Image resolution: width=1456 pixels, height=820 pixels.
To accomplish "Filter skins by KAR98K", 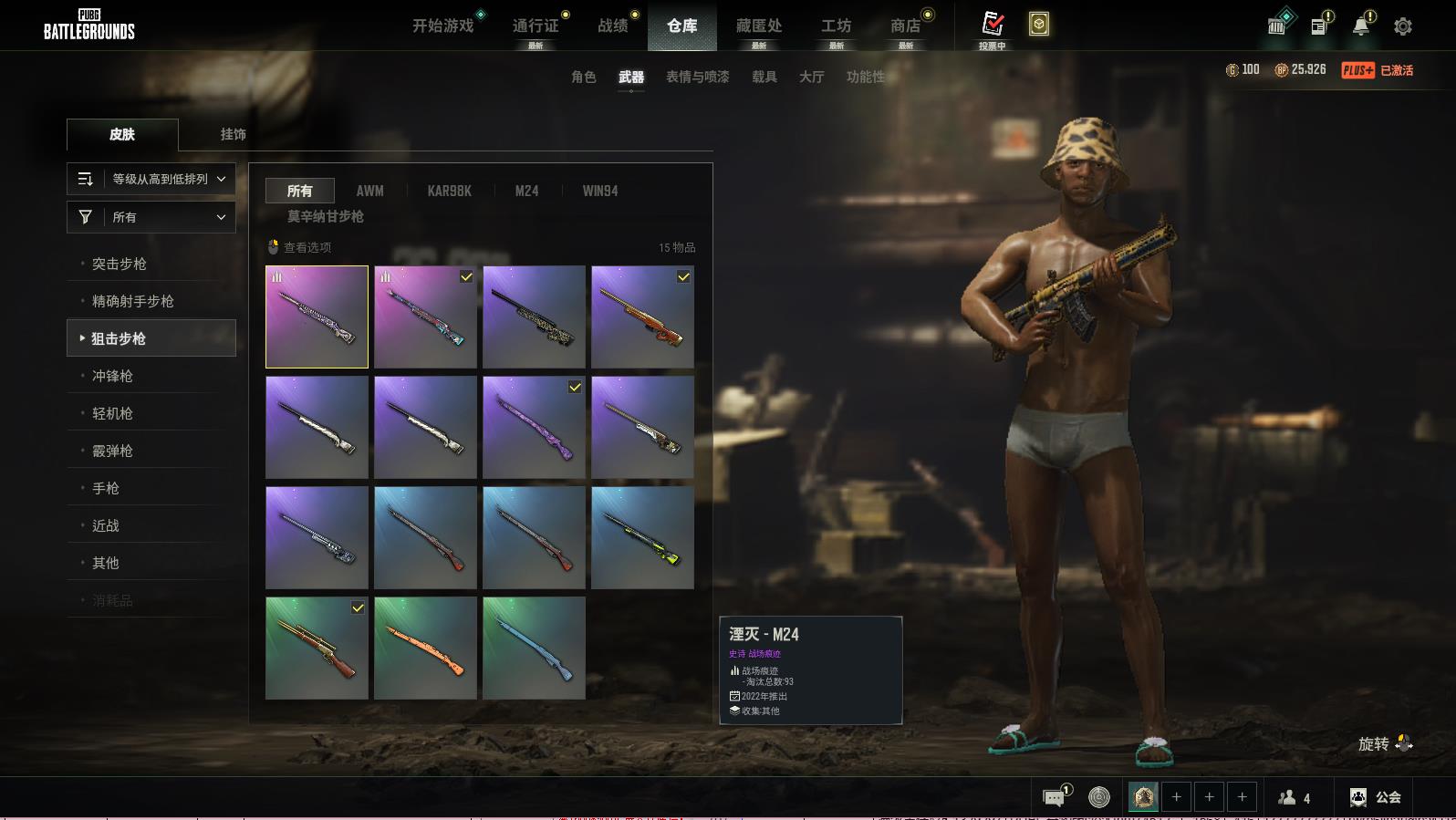I will coord(450,191).
